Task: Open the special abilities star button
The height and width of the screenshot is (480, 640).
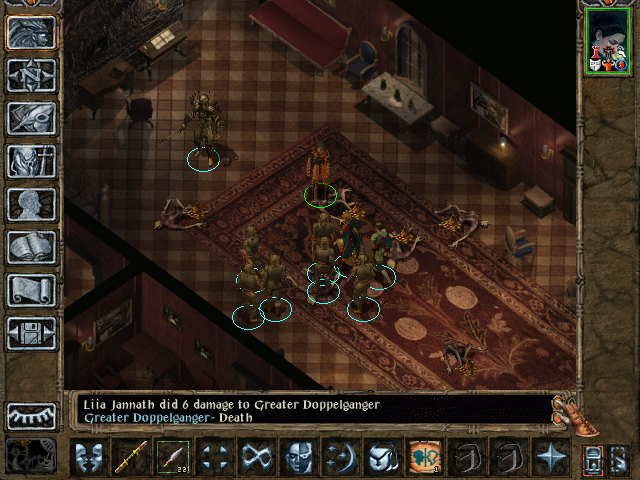Action: (550, 458)
